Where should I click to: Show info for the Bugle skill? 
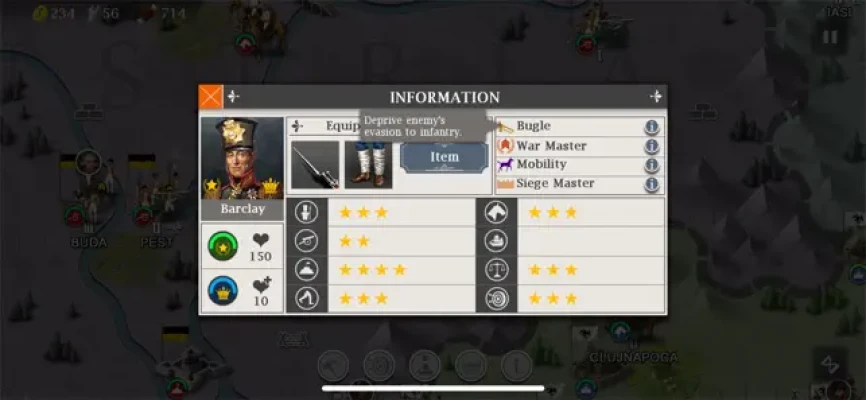point(651,127)
